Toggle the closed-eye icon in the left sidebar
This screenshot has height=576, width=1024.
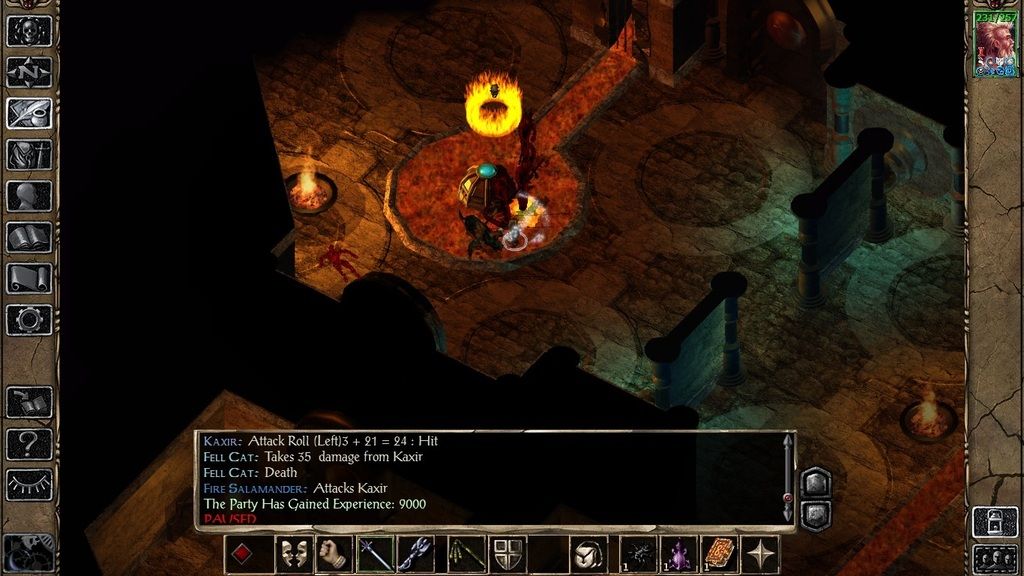click(29, 484)
